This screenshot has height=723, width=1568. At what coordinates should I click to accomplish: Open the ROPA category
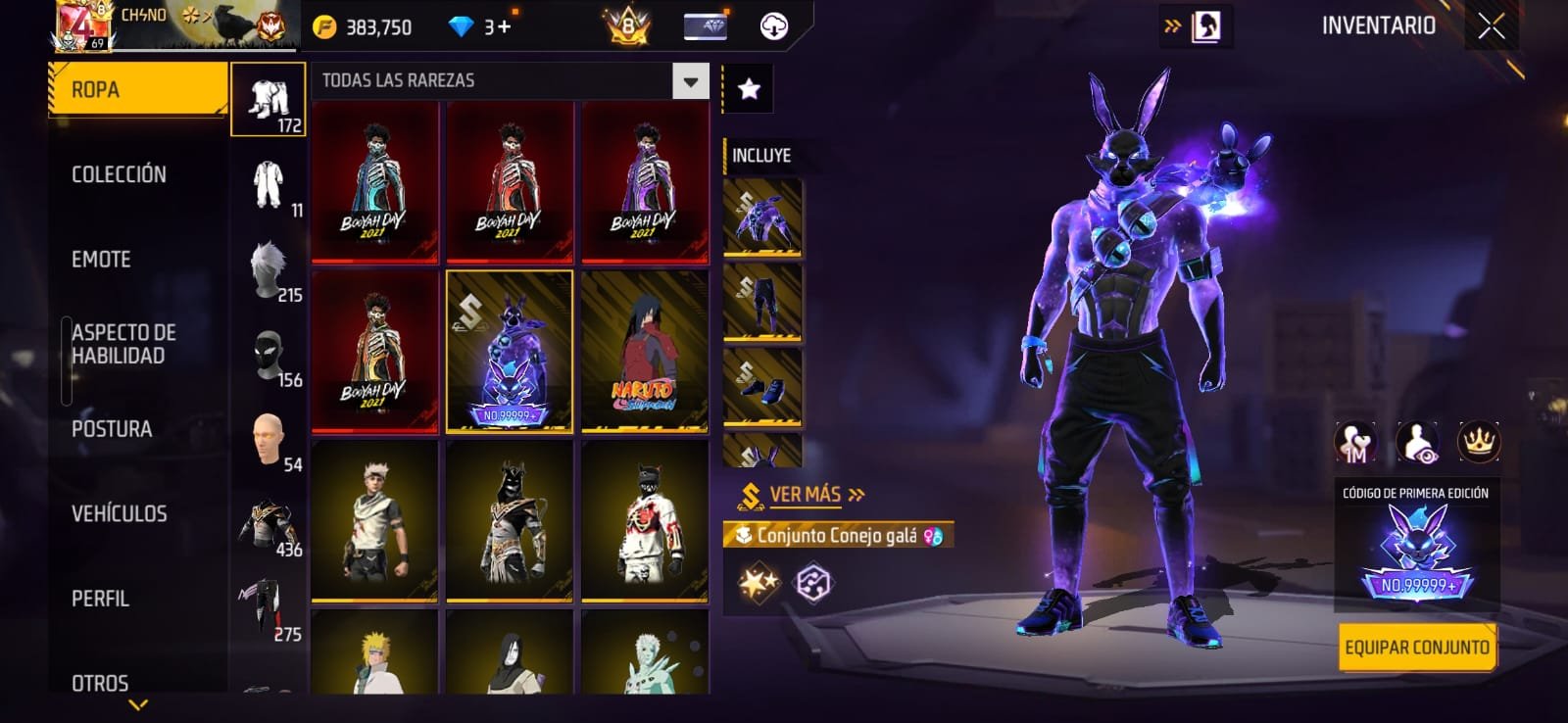[137, 90]
